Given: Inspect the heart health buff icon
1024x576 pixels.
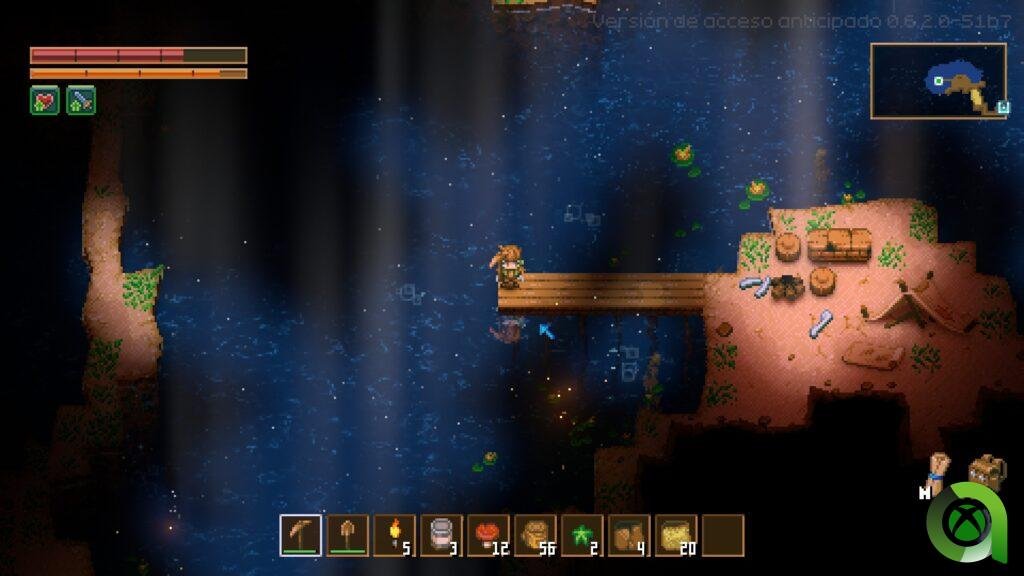Looking at the screenshot, I should click(x=45, y=100).
